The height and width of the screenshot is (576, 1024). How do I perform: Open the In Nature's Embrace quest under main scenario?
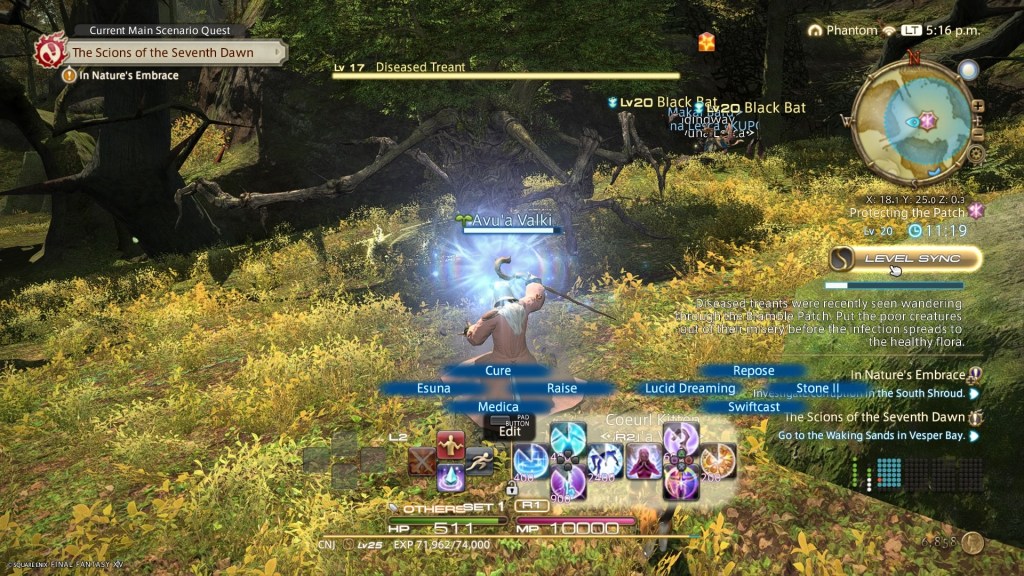pyautogui.click(x=125, y=75)
